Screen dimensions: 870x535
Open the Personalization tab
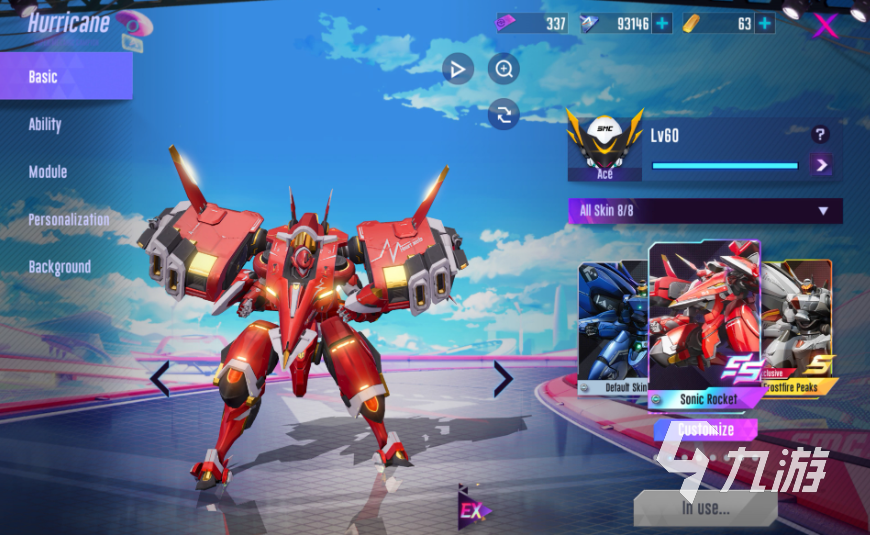68,220
